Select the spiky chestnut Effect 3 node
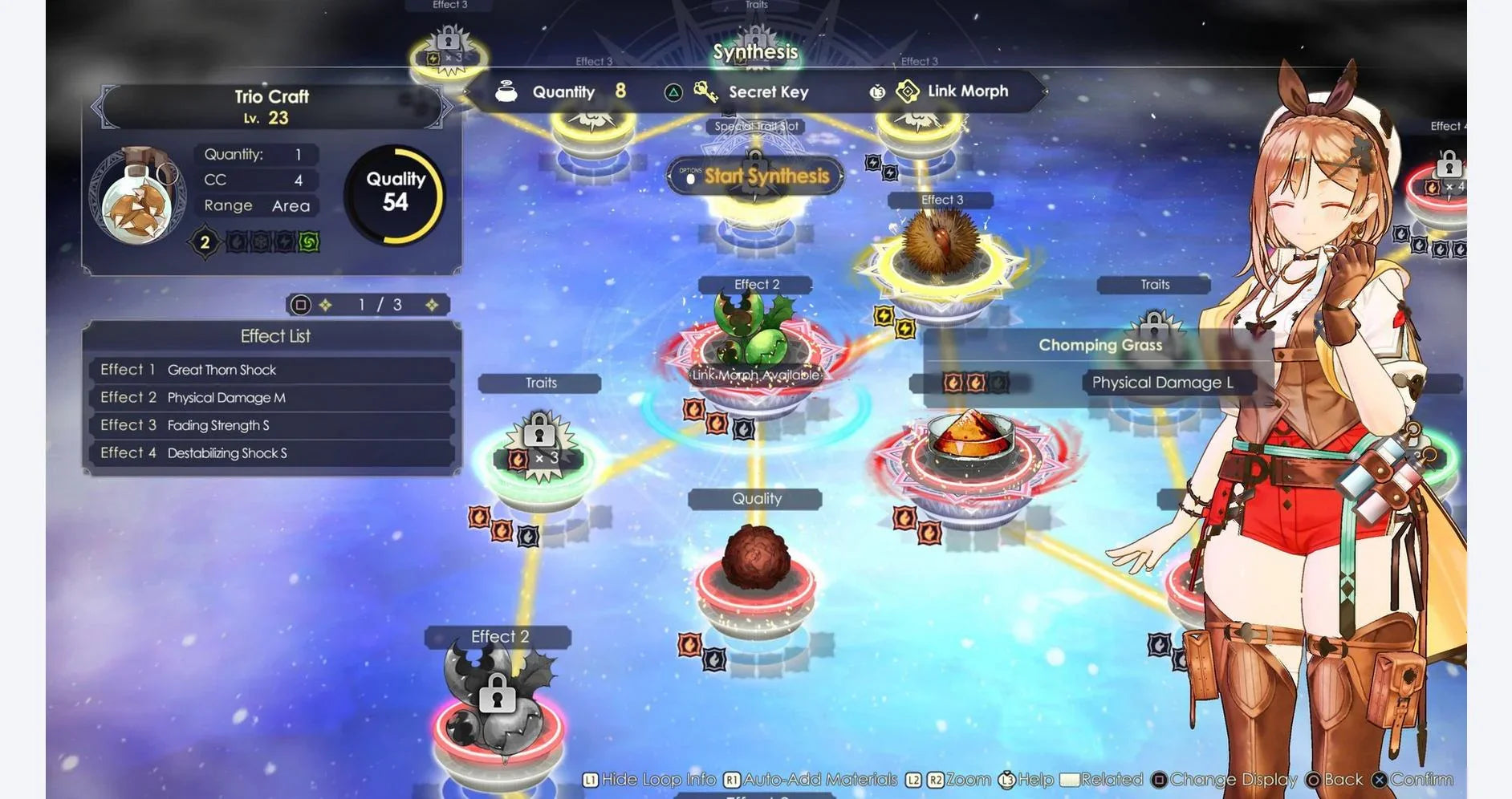Screen dimensions: 1512x799 tap(940, 246)
